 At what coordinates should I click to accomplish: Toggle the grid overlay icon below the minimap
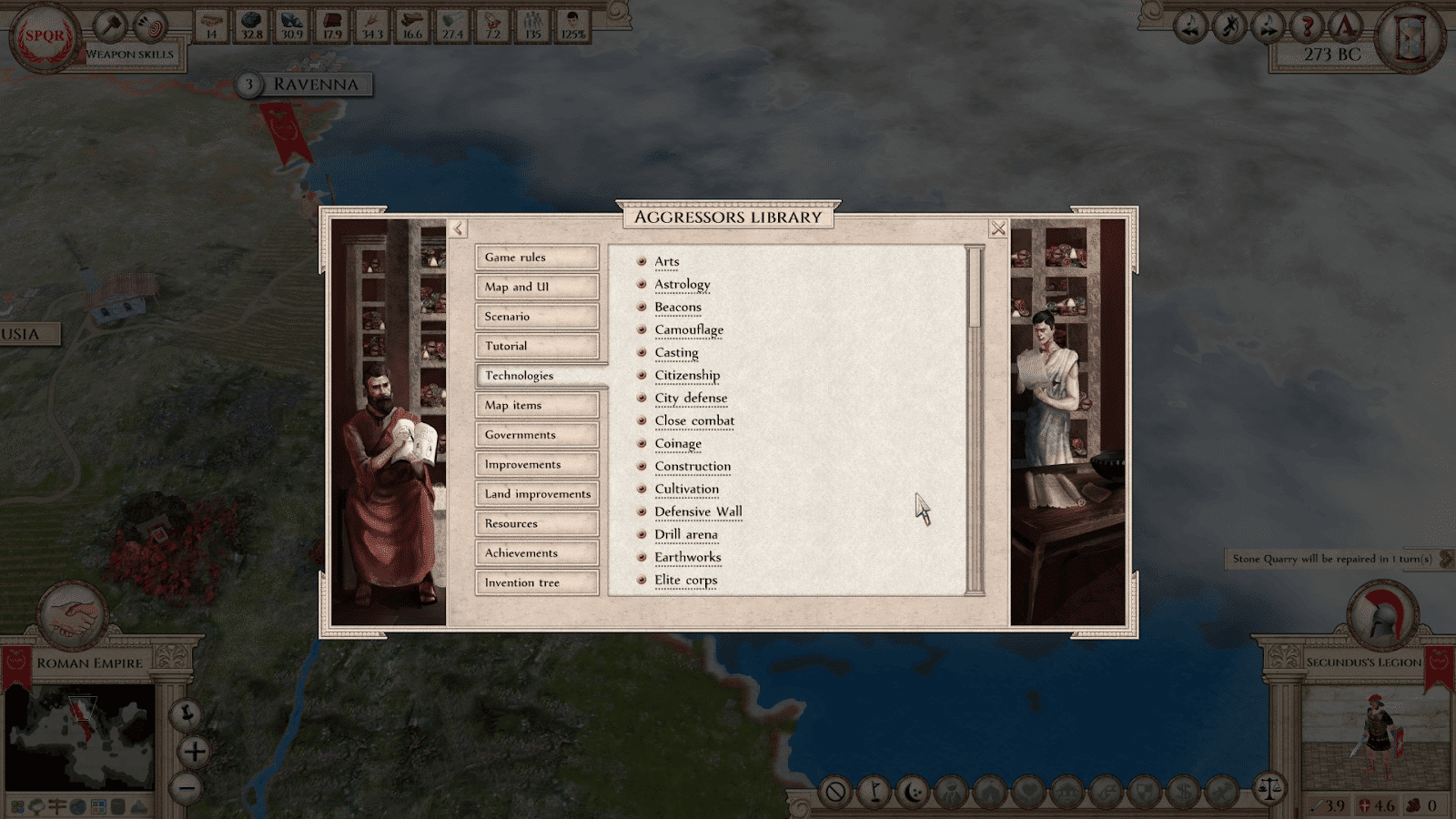pos(99,806)
